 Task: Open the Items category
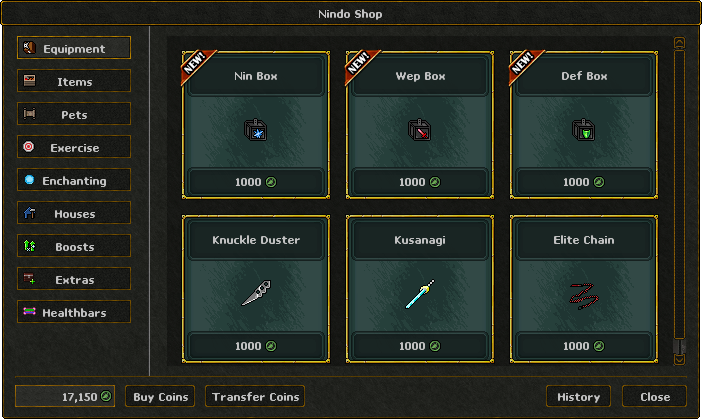click(74, 81)
